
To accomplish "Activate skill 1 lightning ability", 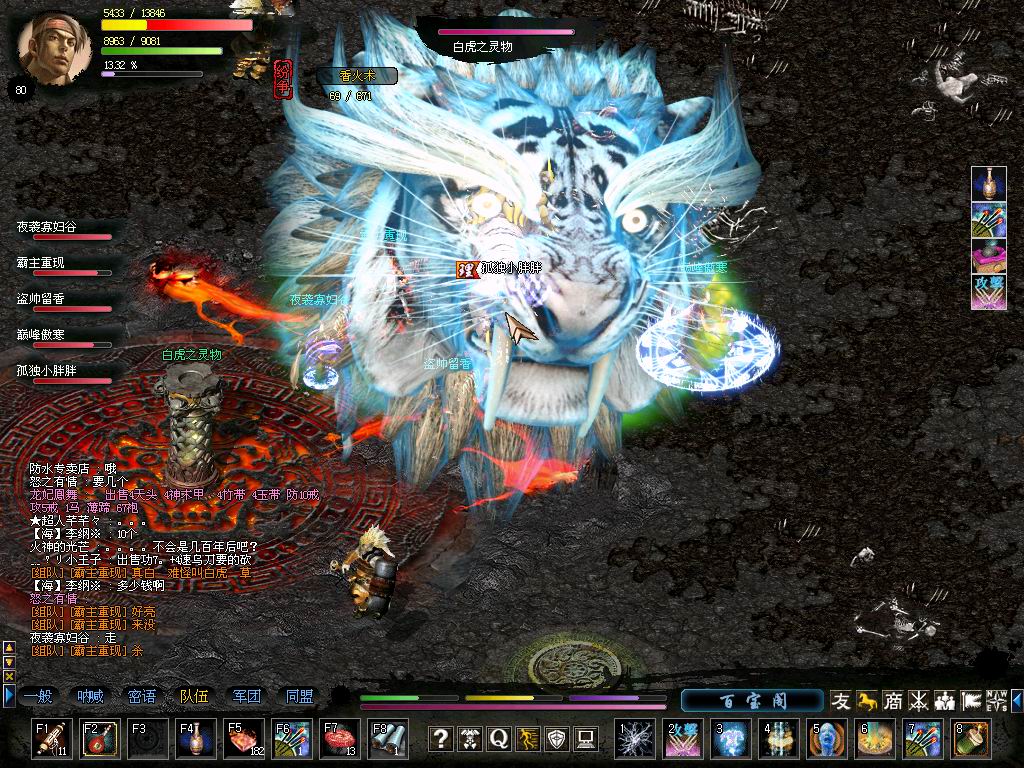I will 634,739.
